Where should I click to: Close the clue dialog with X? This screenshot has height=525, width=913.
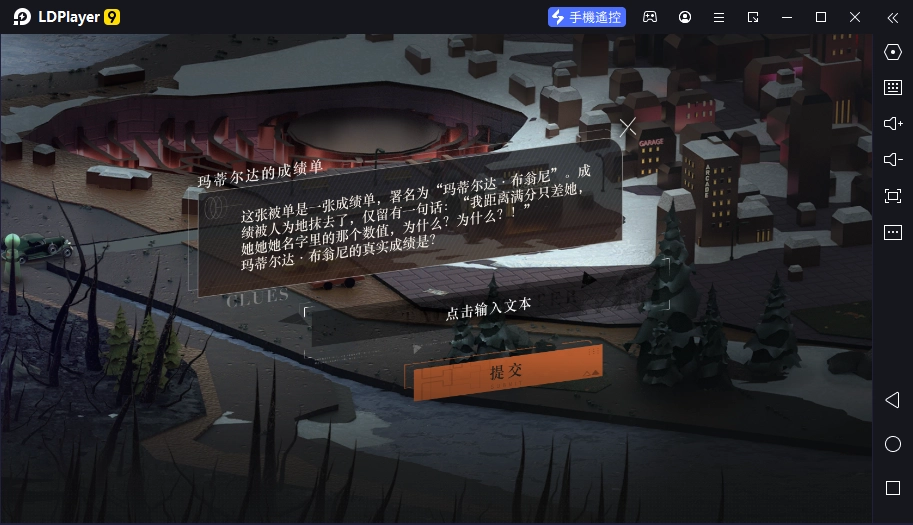click(x=627, y=128)
